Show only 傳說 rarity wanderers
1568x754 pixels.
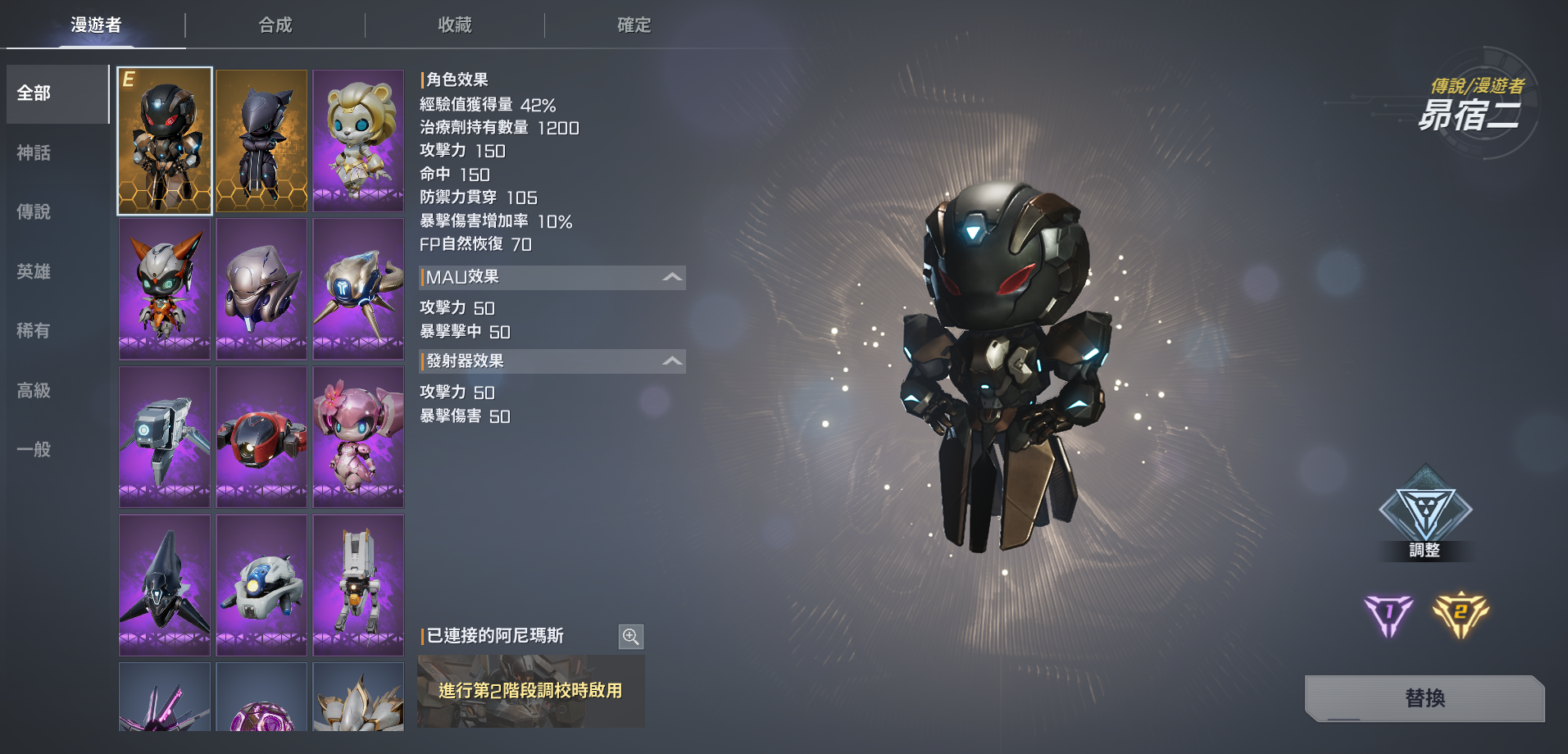pos(34,212)
